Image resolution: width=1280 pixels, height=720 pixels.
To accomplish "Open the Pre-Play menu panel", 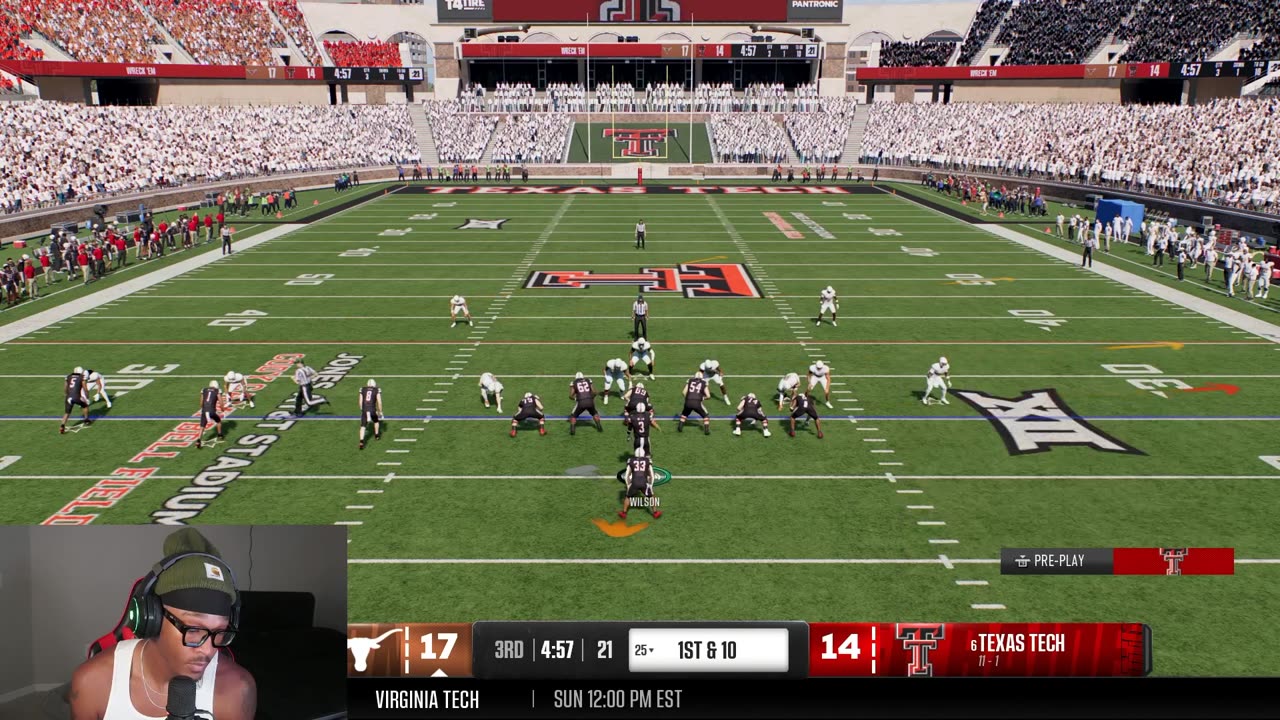I will pos(1057,561).
